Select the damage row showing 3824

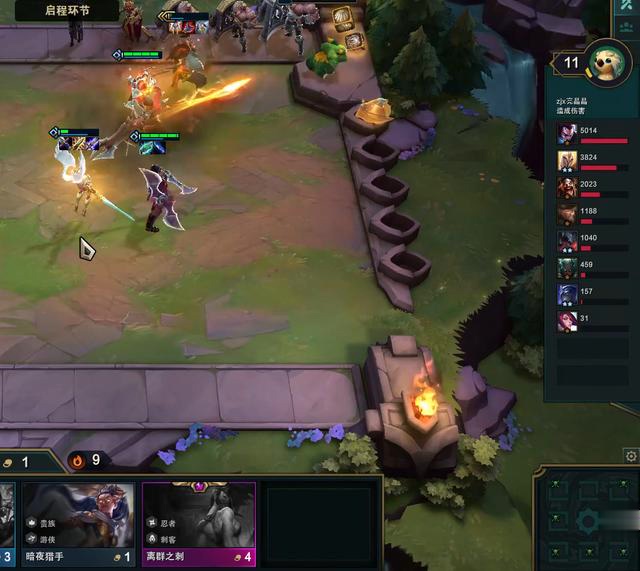pyautogui.click(x=597, y=161)
